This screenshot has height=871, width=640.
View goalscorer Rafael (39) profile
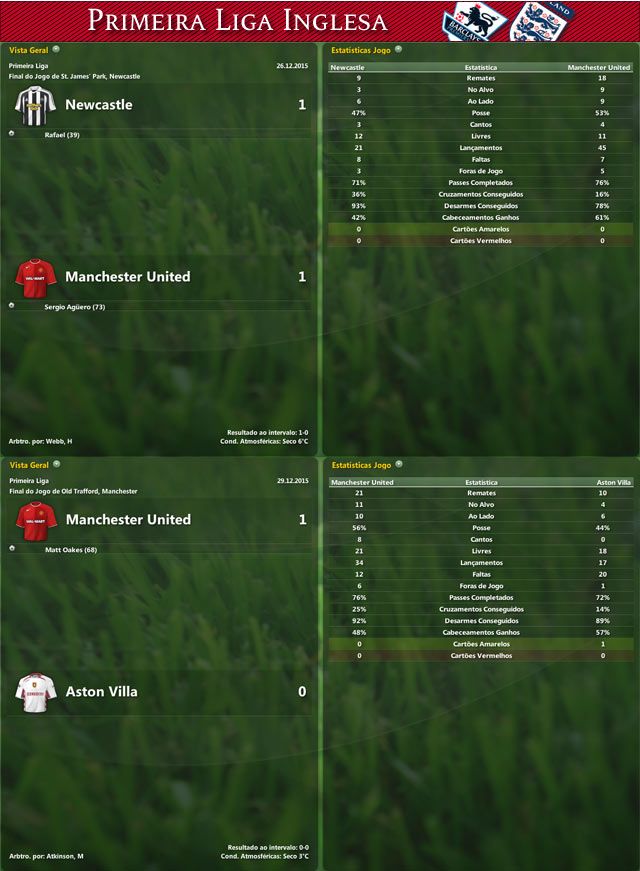(x=62, y=135)
